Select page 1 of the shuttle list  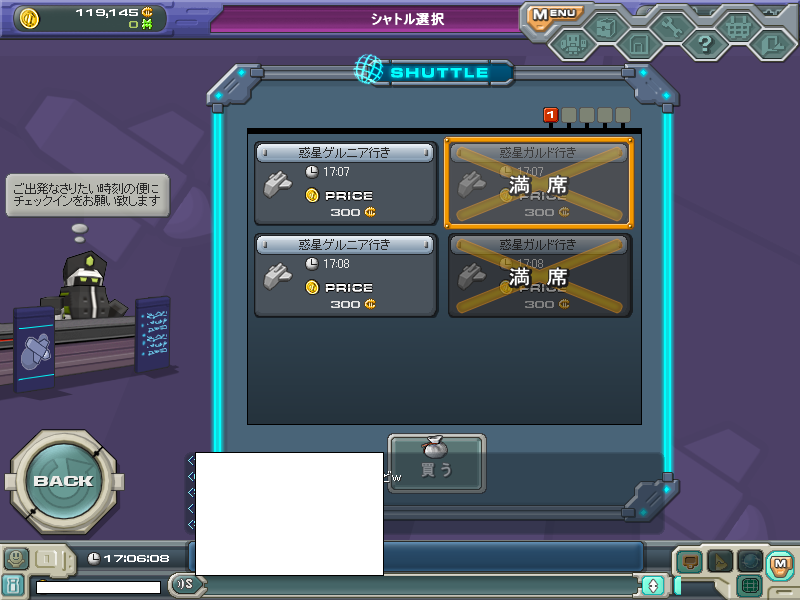tap(550, 115)
